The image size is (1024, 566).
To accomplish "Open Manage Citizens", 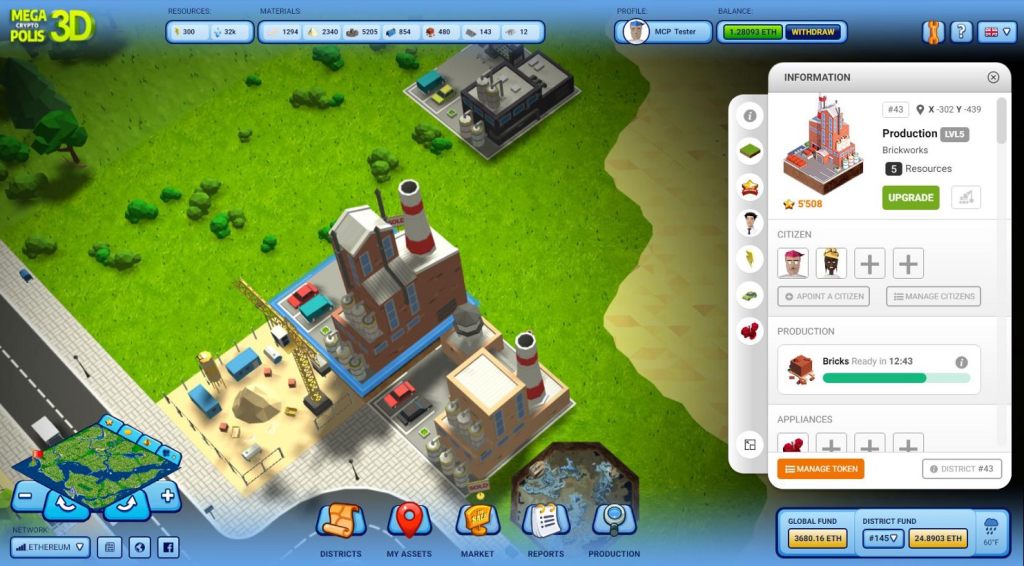I will pos(933,296).
